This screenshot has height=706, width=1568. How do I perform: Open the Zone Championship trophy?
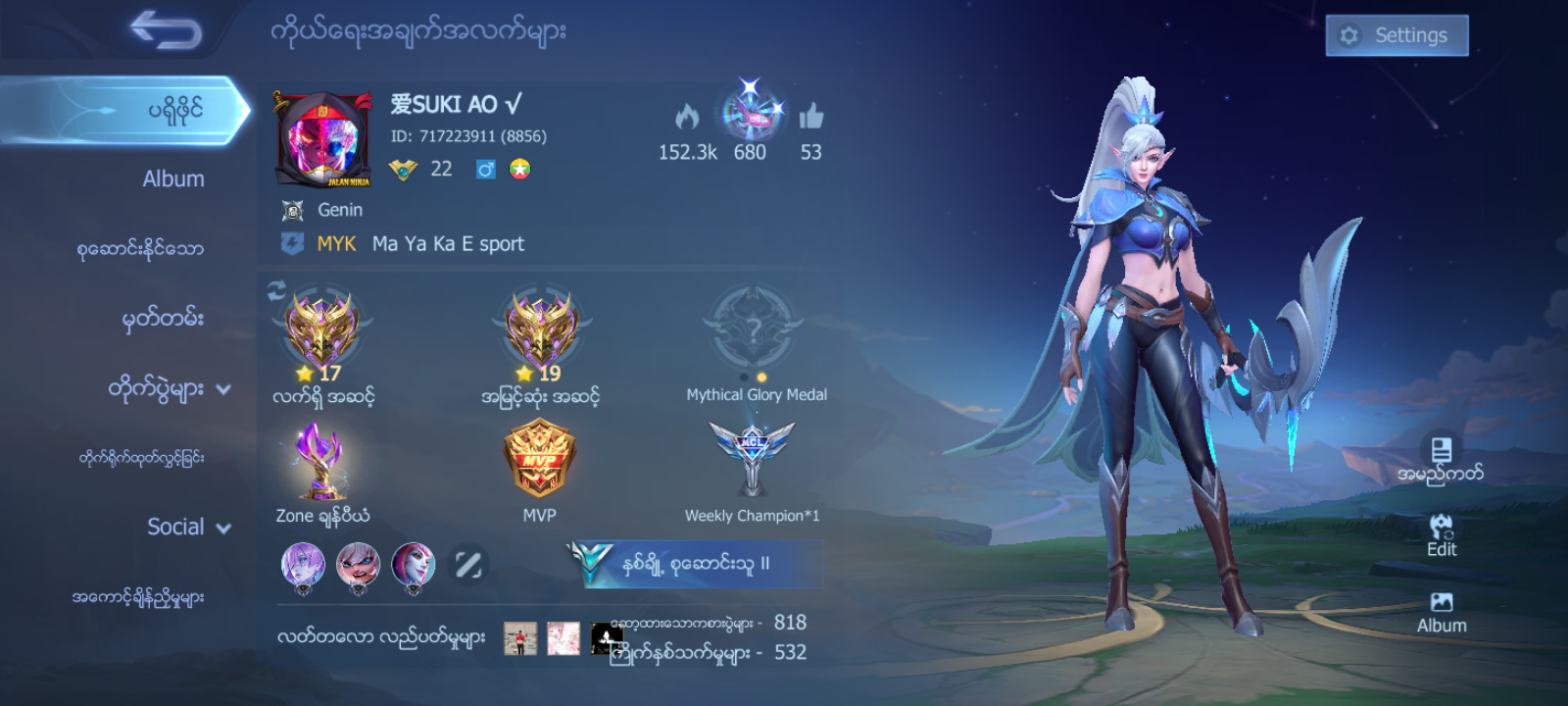[321, 459]
